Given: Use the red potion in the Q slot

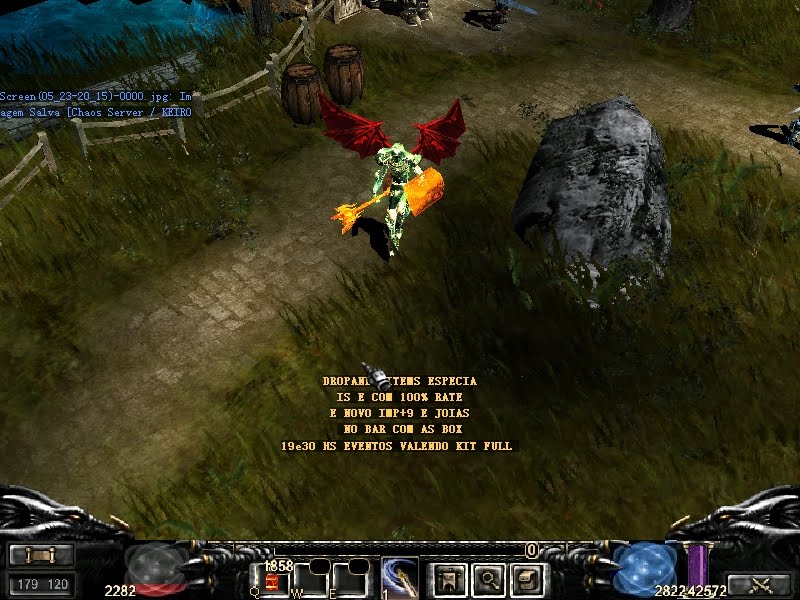Looking at the screenshot, I should (x=272, y=580).
